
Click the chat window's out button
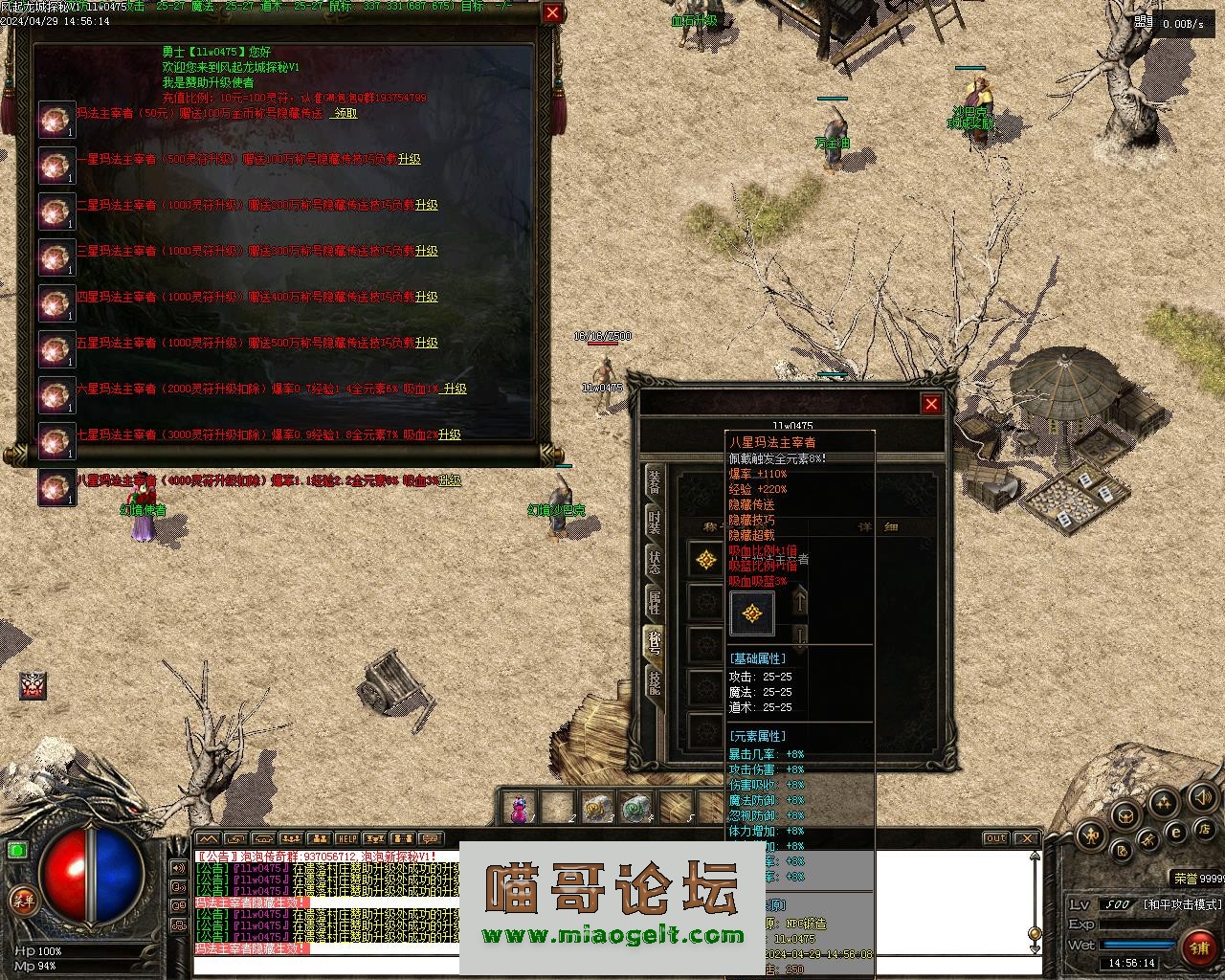coord(996,839)
